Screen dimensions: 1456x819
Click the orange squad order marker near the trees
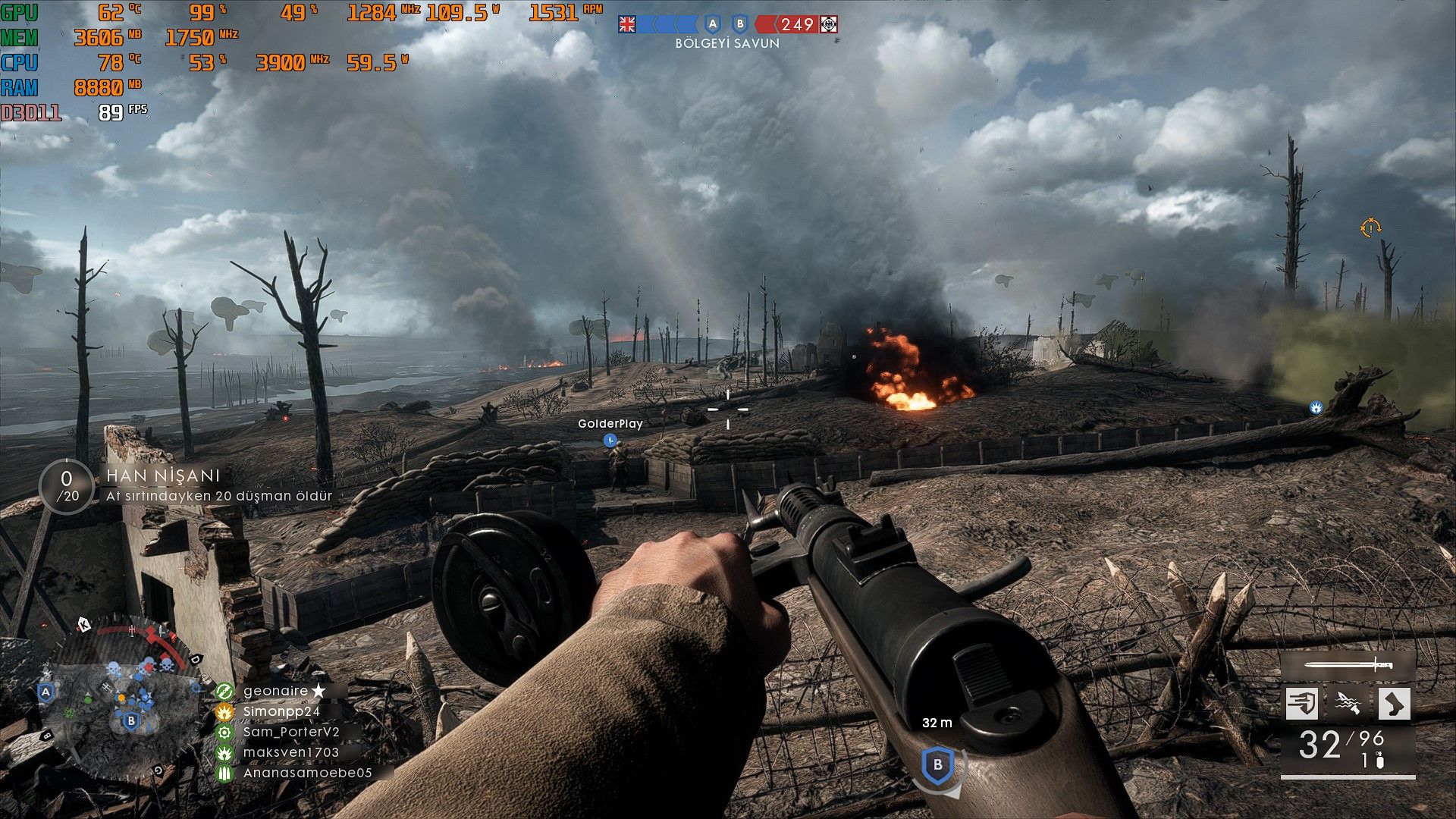click(1370, 227)
